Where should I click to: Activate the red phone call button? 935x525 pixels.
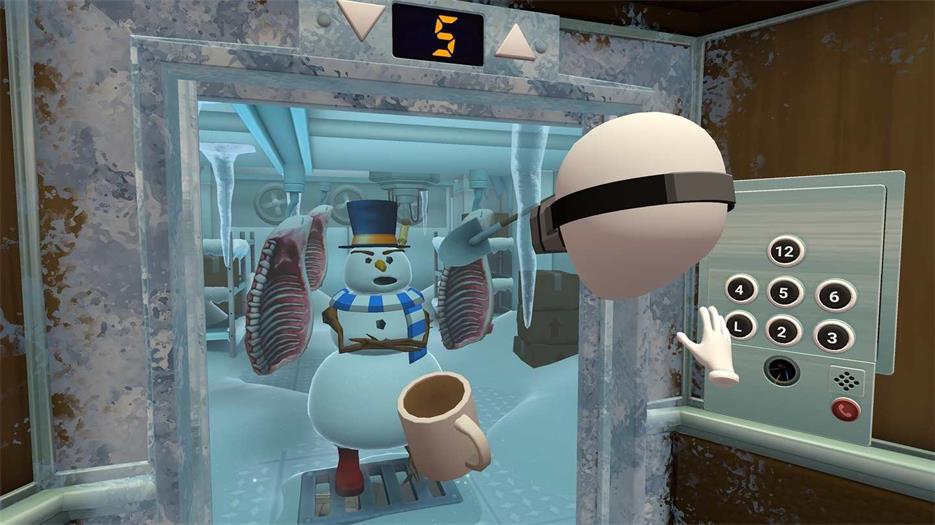[846, 410]
